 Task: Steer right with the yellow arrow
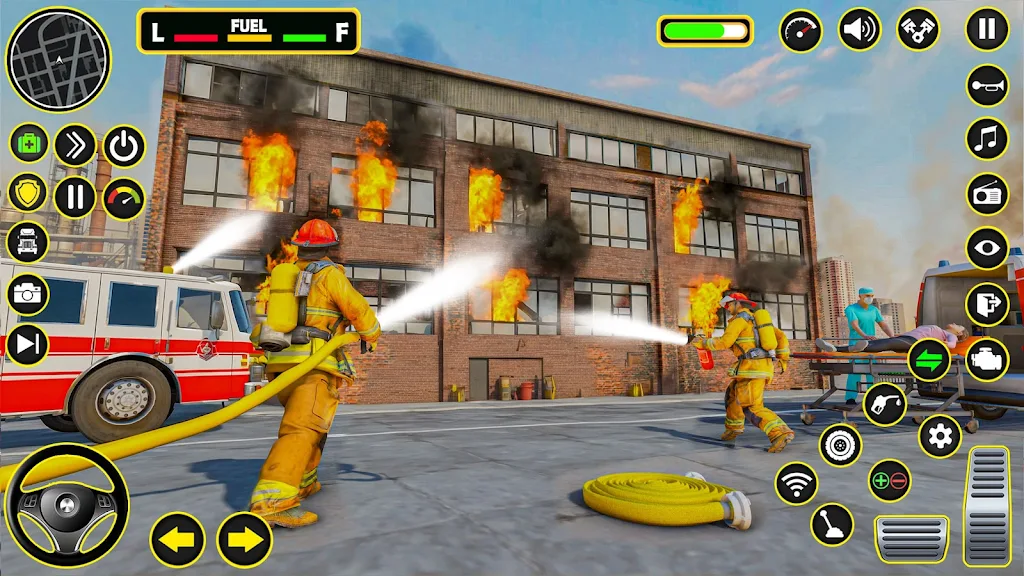245,540
